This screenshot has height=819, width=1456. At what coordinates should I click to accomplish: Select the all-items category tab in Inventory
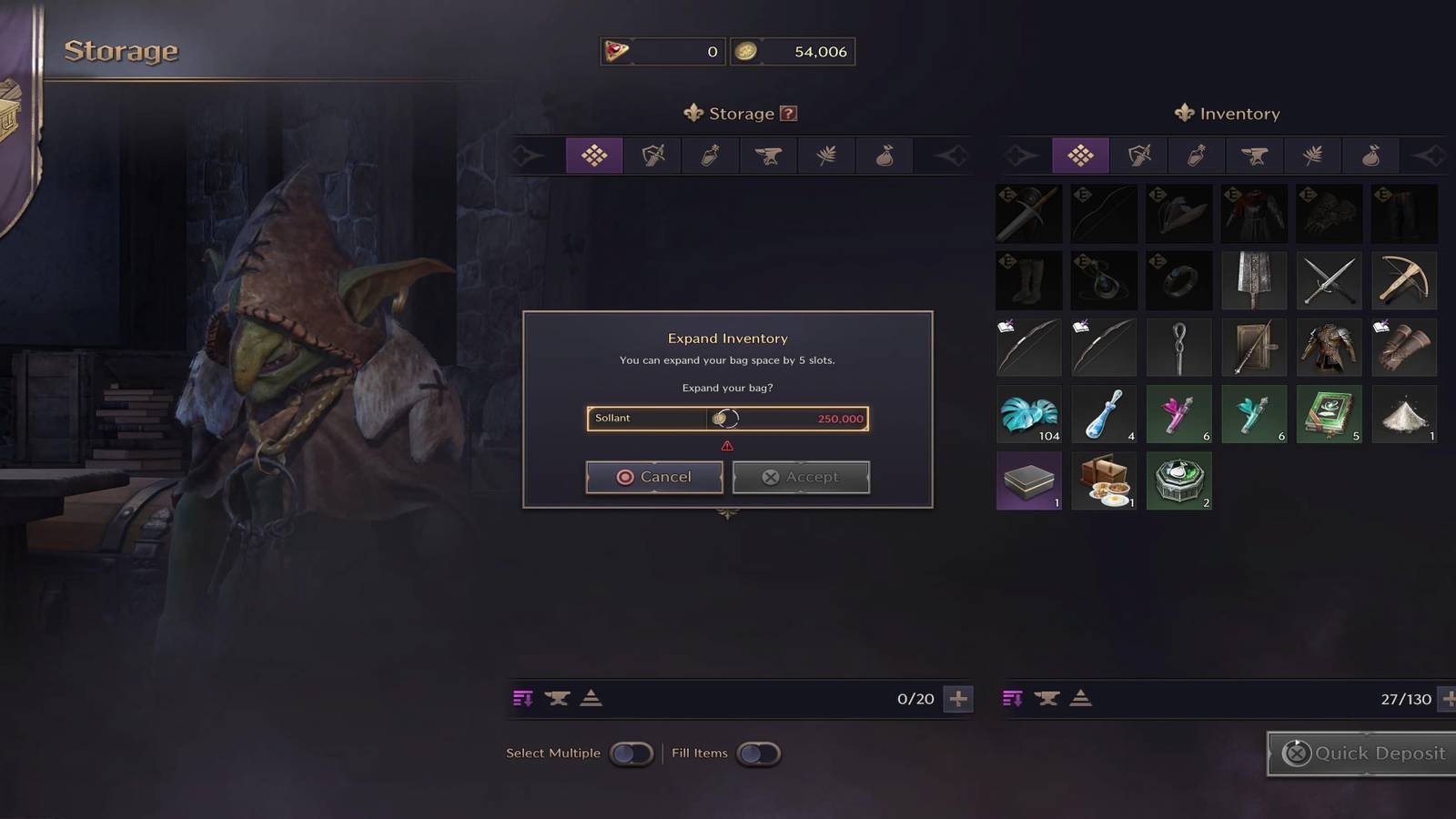[1082, 155]
